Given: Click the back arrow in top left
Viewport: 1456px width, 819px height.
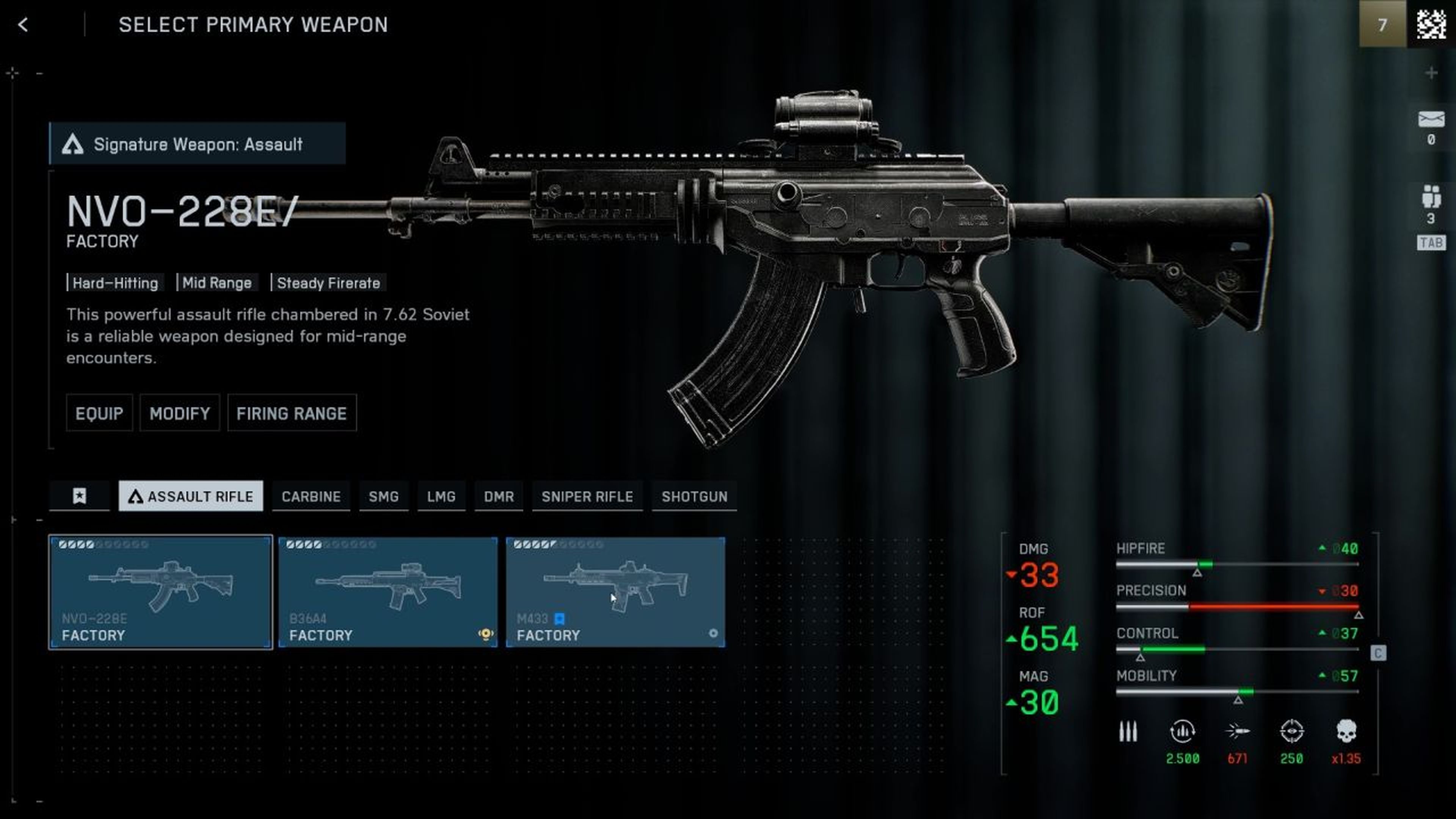Looking at the screenshot, I should tap(23, 25).
